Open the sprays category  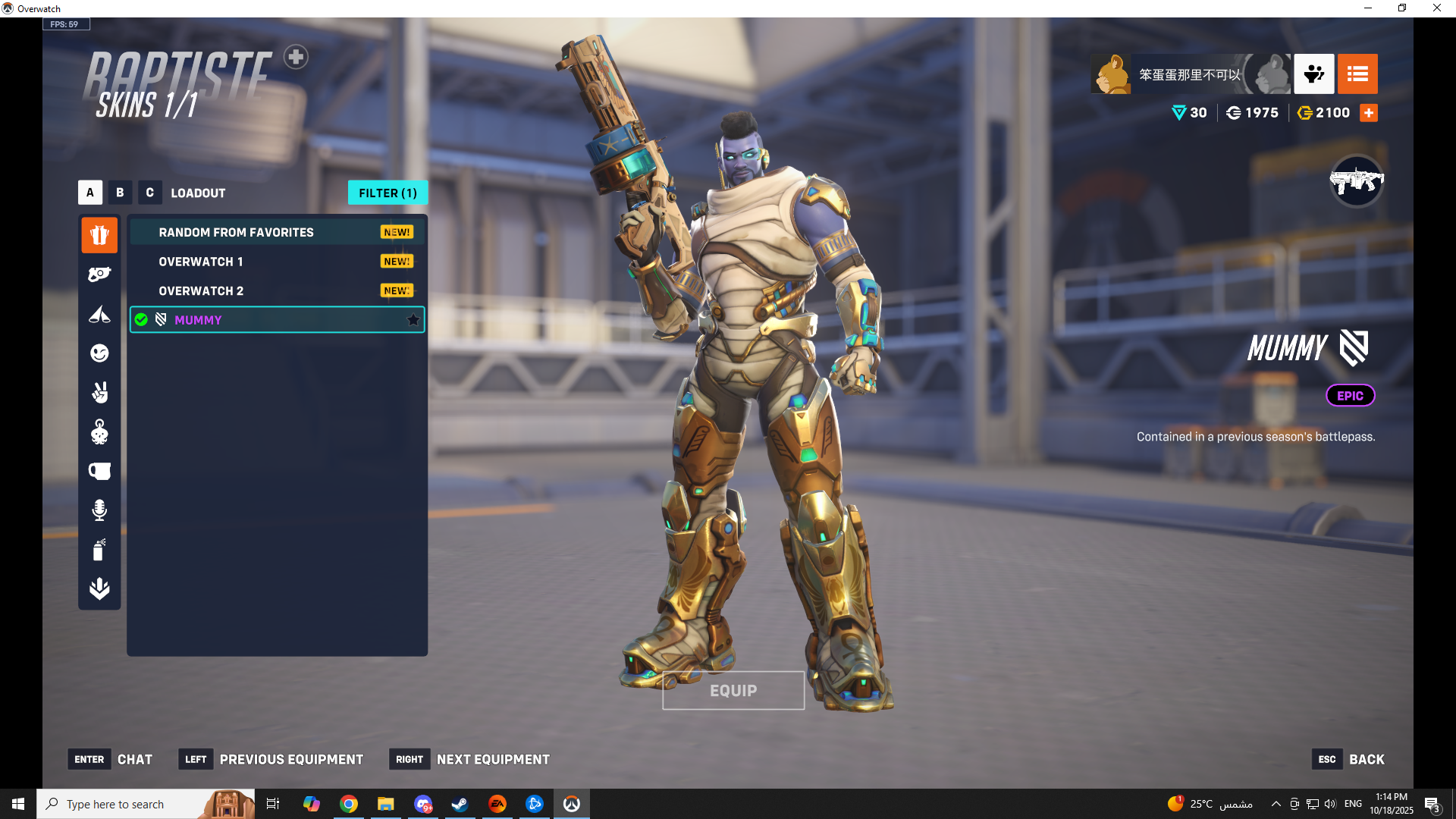coord(99,550)
